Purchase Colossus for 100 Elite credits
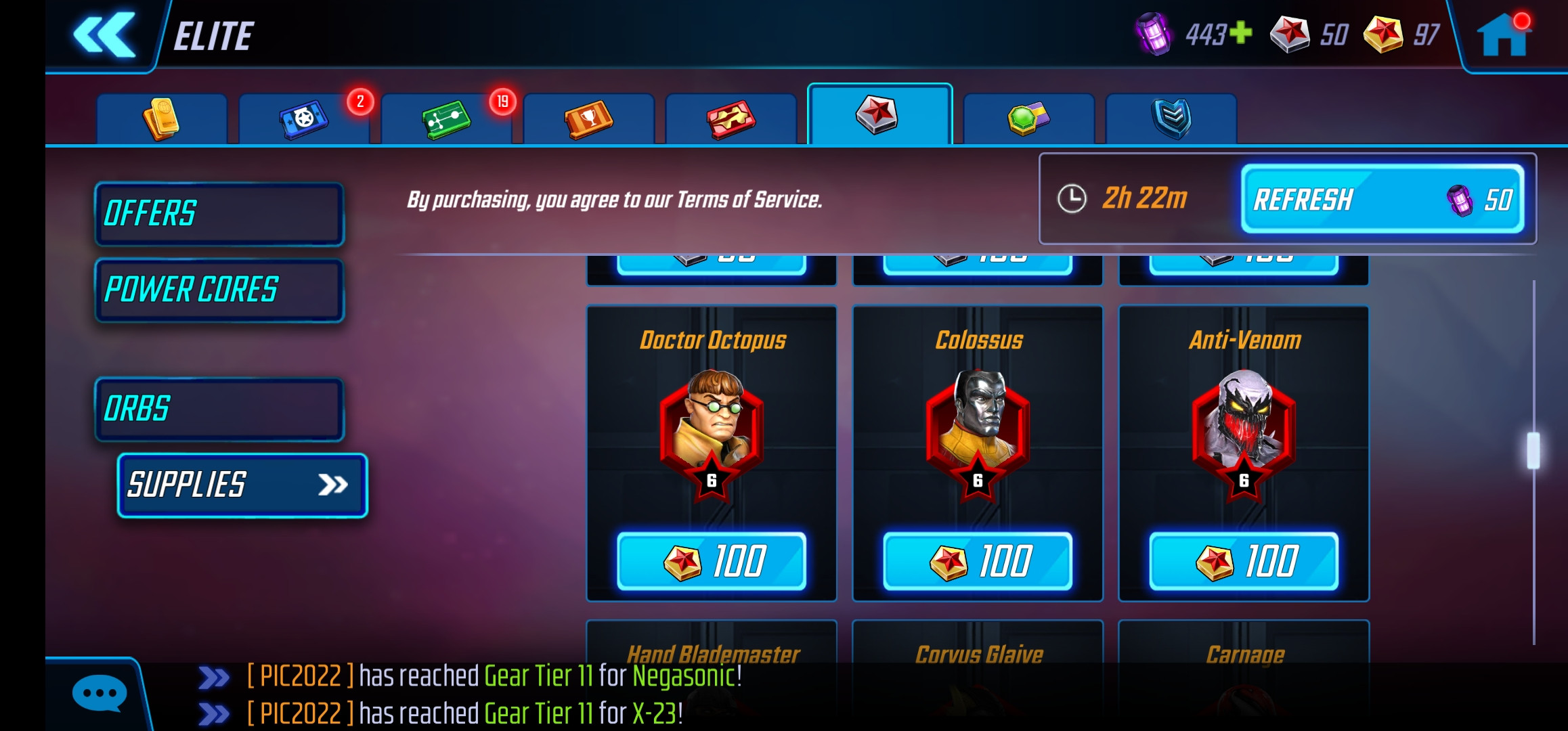1568x731 pixels. click(x=977, y=559)
